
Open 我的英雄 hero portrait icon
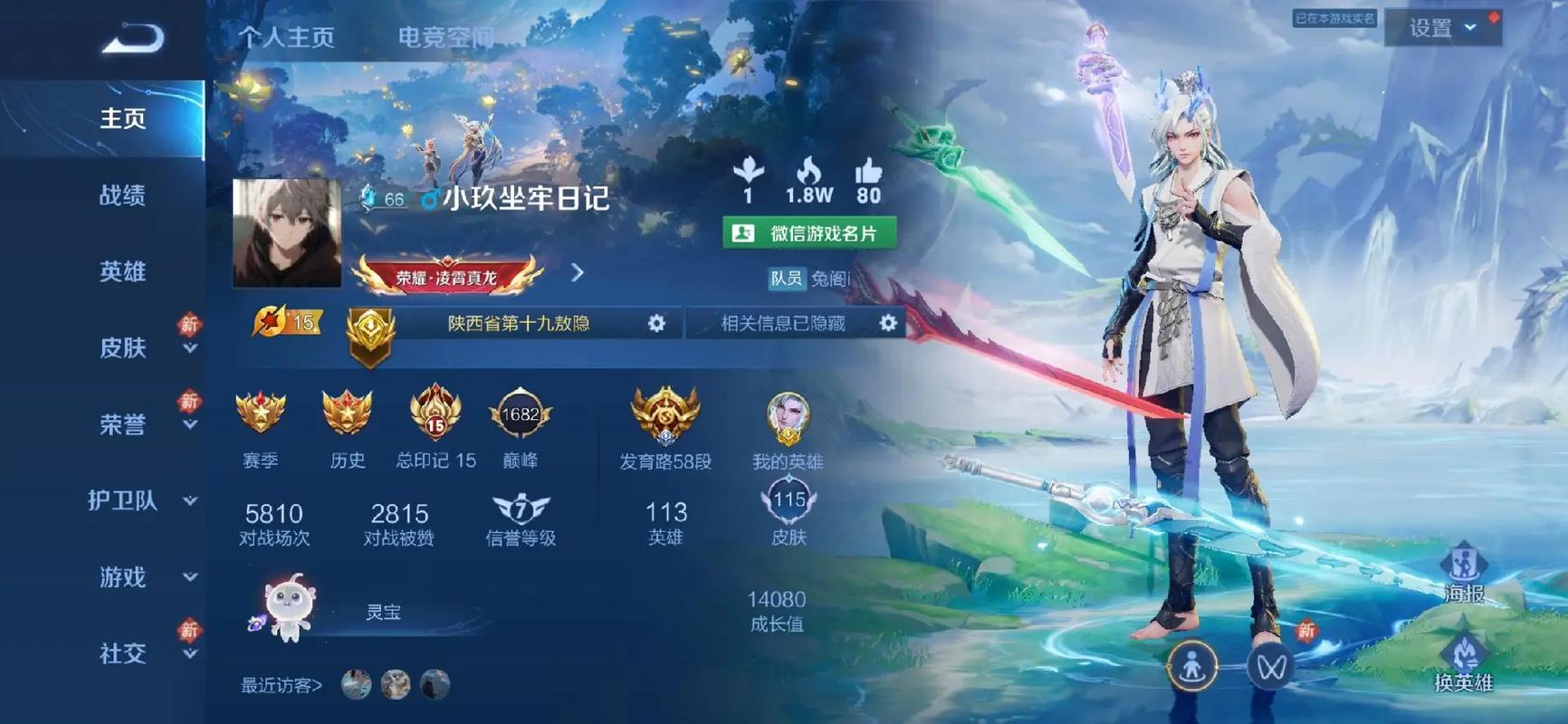787,419
